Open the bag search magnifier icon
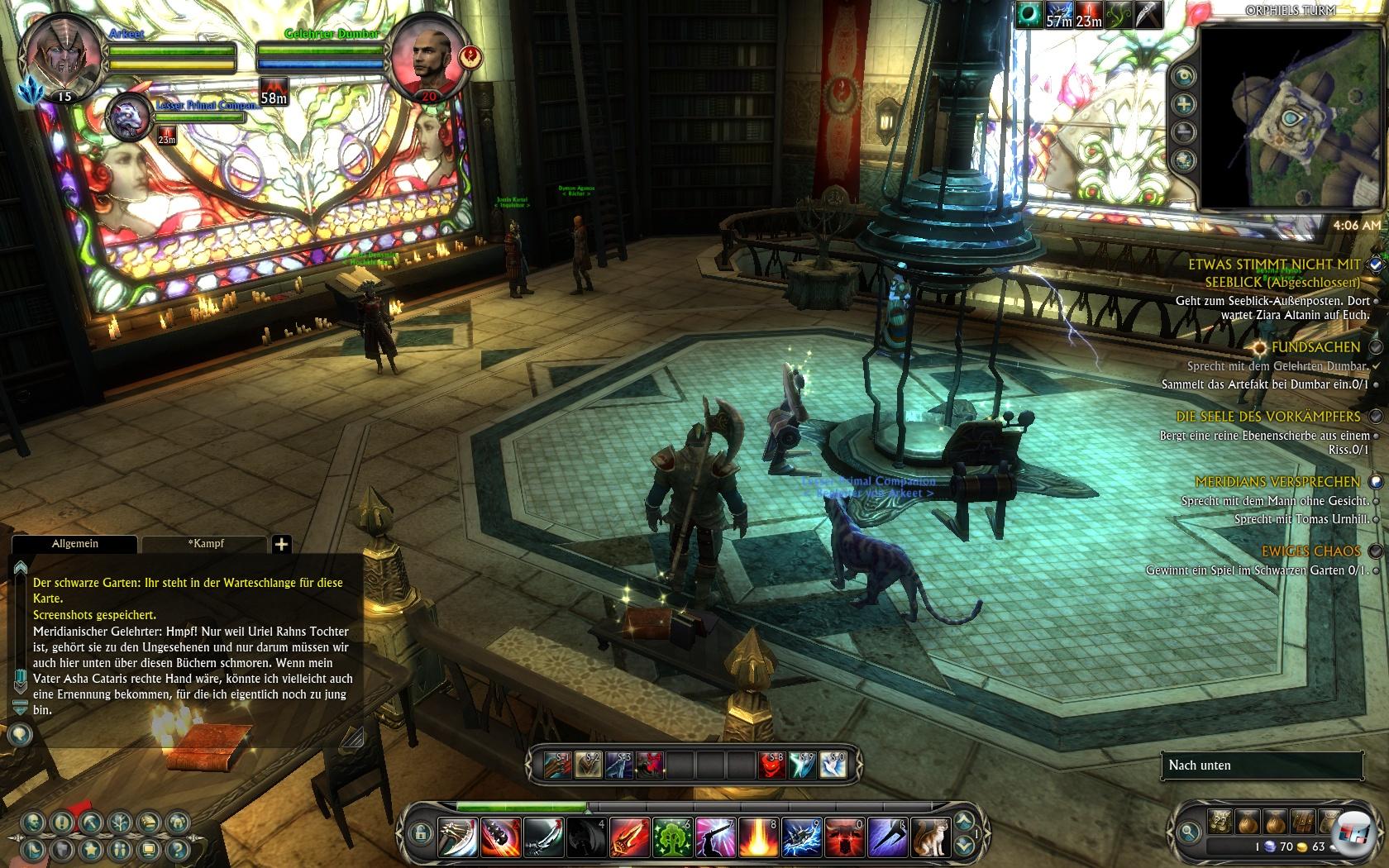The height and width of the screenshot is (868, 1389). click(x=1190, y=831)
